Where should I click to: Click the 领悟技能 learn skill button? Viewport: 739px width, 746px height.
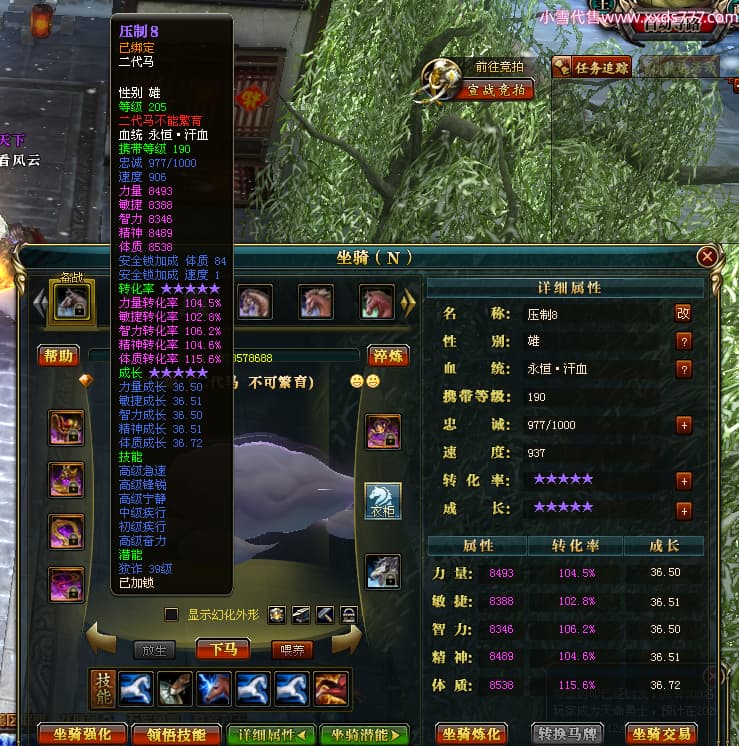tap(175, 734)
